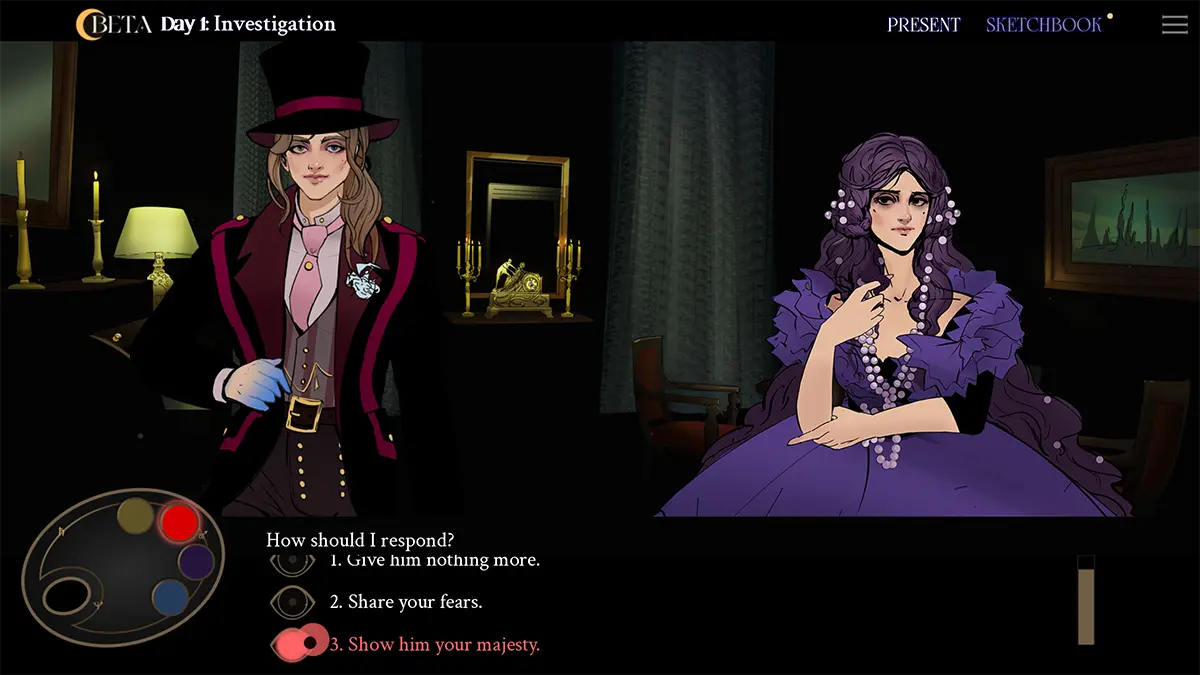Screen dimensions: 1200x675
Task: Choose "Give him nothing more" response
Action: click(434, 560)
